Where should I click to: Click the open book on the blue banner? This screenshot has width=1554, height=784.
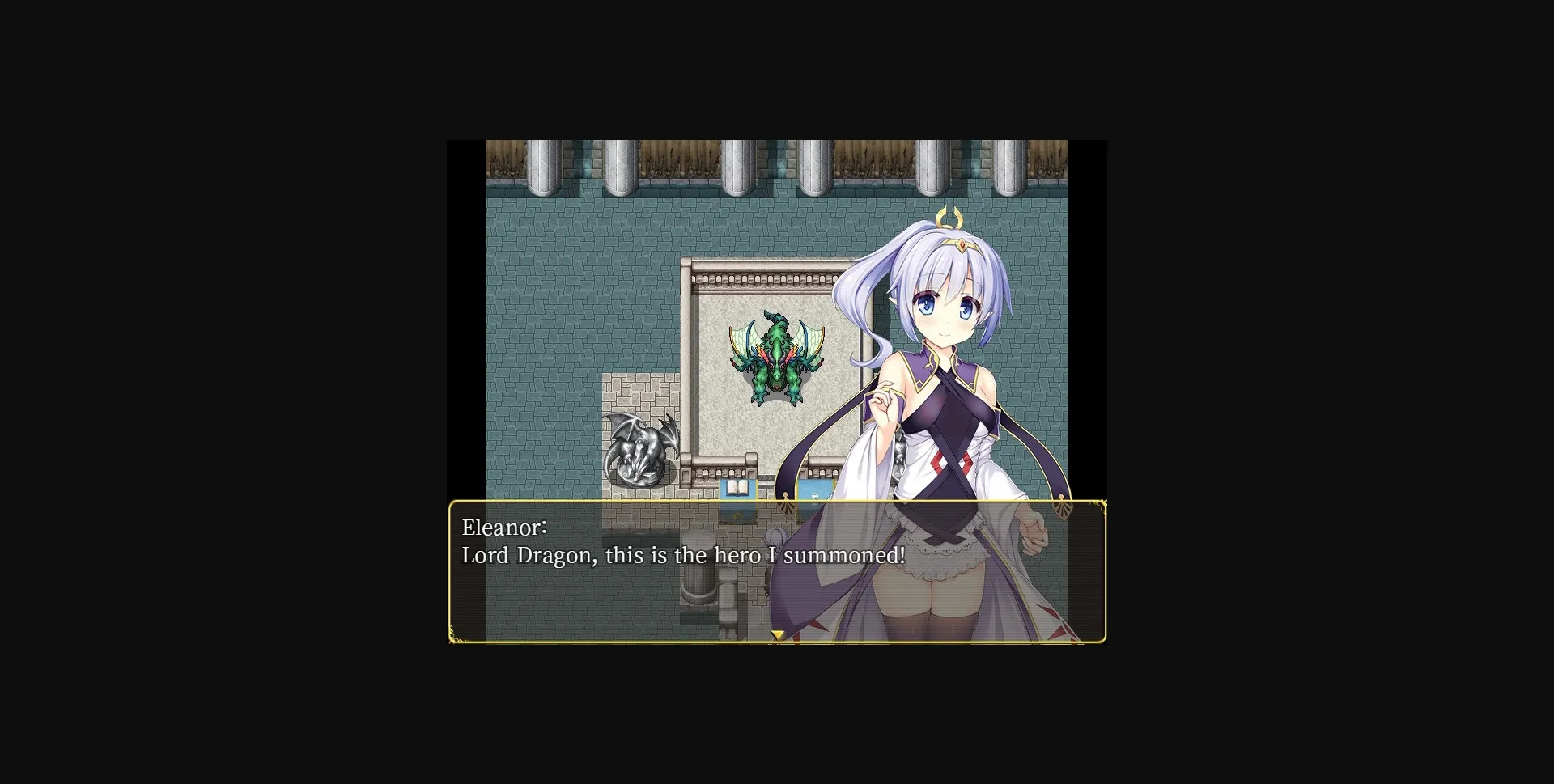click(x=737, y=486)
